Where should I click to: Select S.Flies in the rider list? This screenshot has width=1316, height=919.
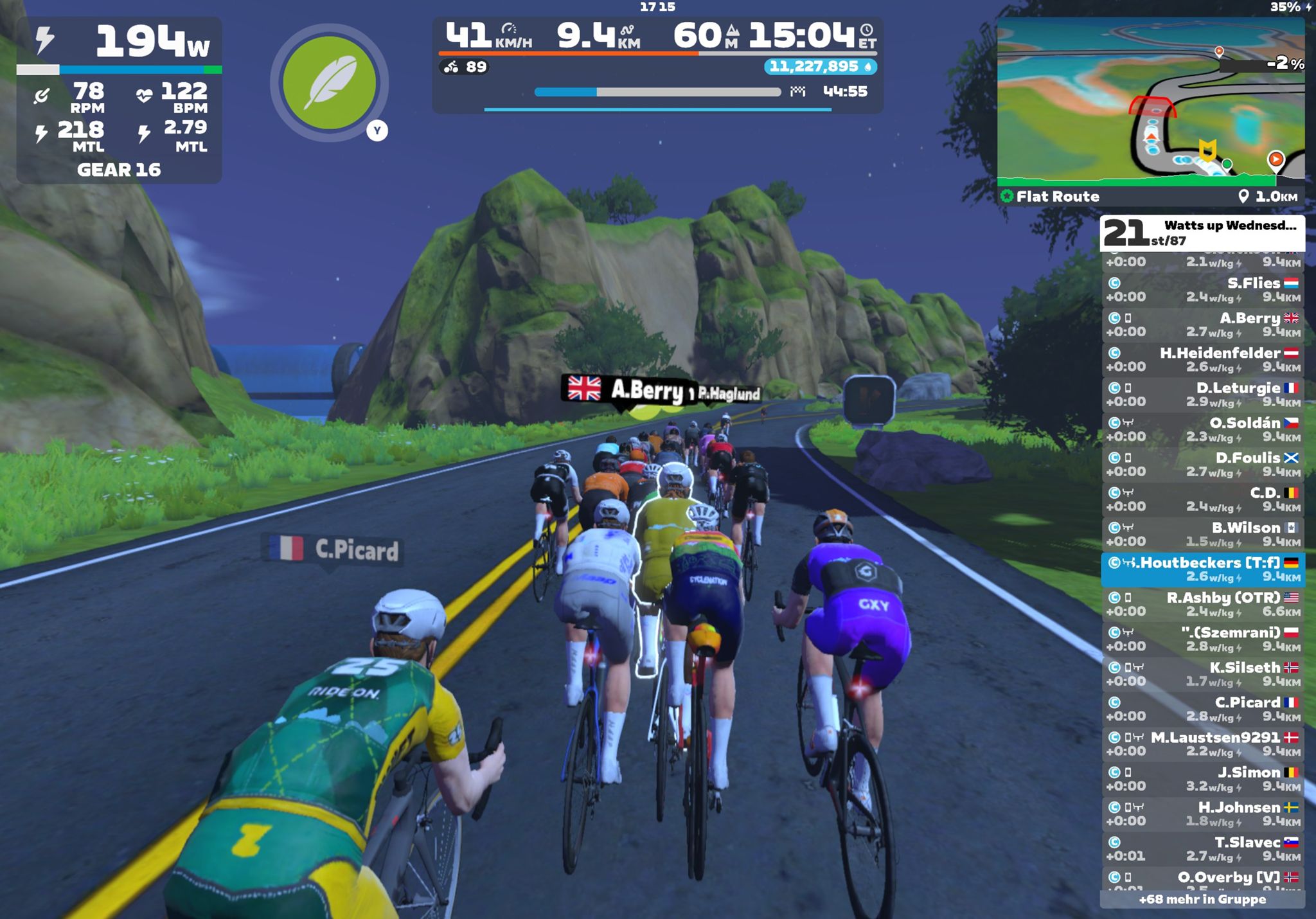pos(1202,290)
